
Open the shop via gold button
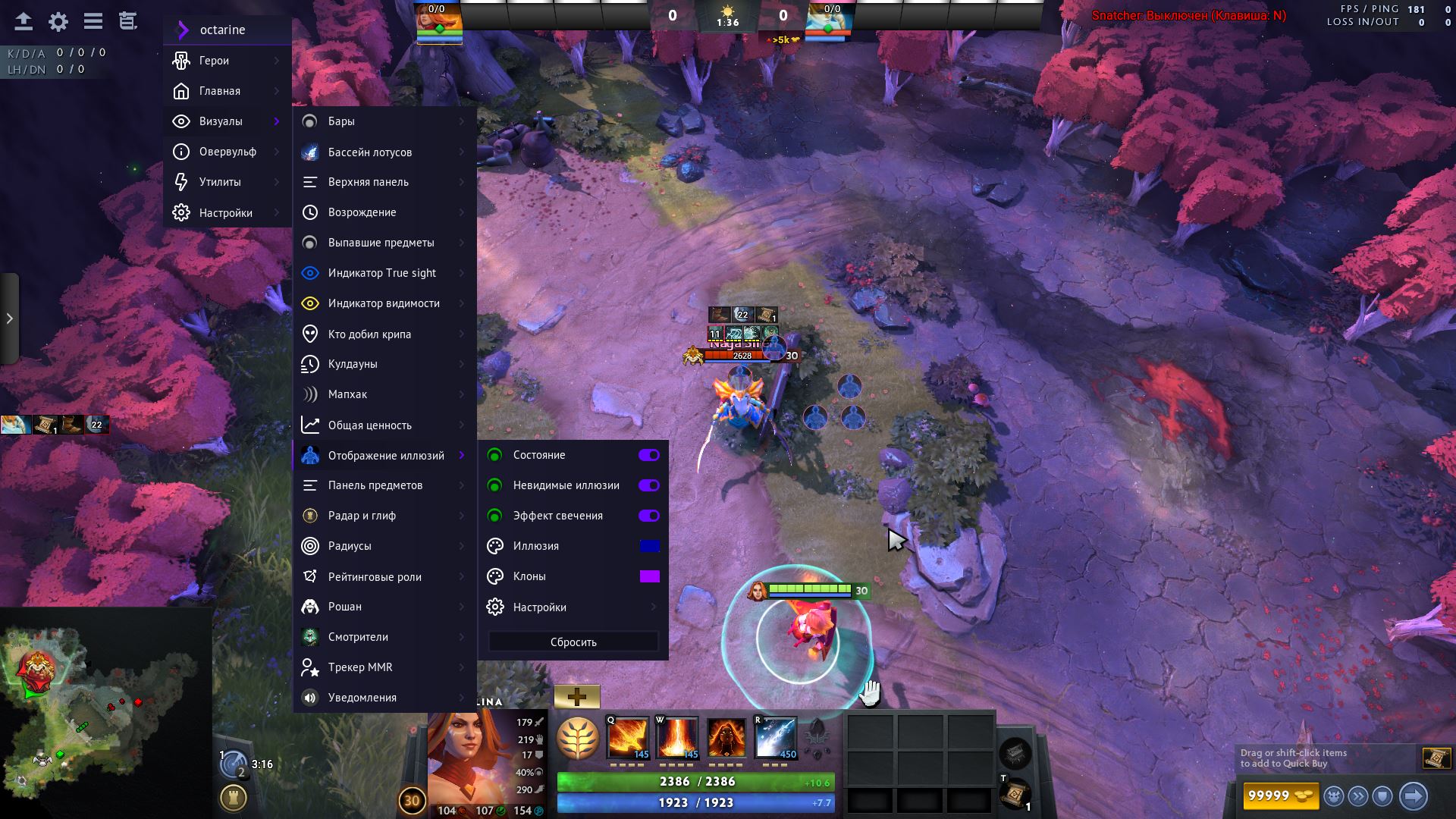pyautogui.click(x=1281, y=795)
